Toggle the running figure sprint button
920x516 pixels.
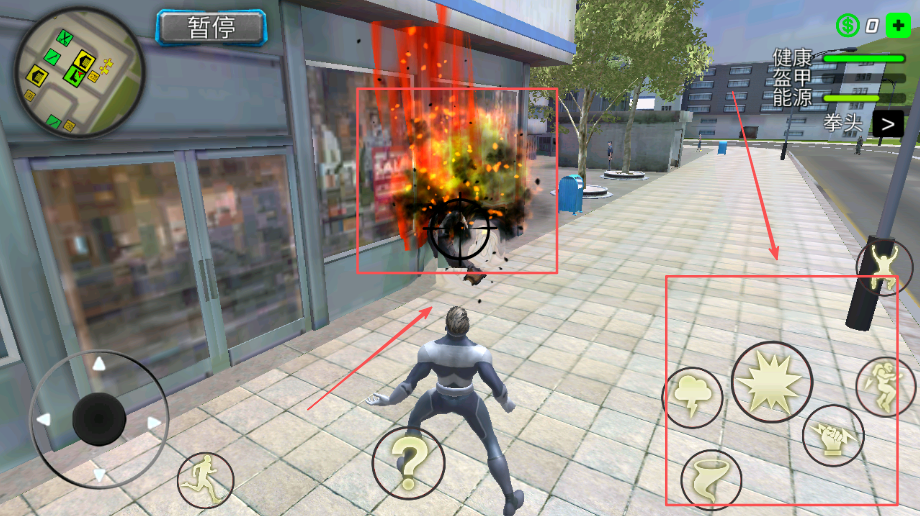coord(205,480)
